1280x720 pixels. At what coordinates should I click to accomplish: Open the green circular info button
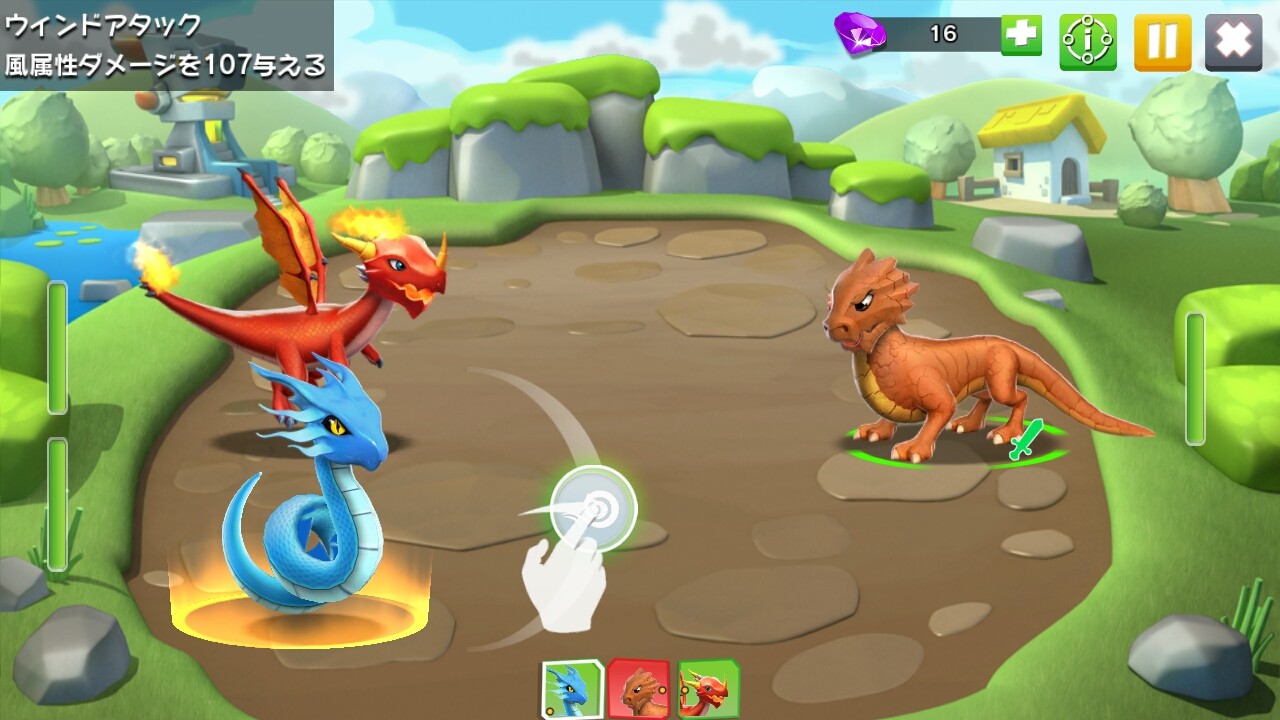(1088, 42)
